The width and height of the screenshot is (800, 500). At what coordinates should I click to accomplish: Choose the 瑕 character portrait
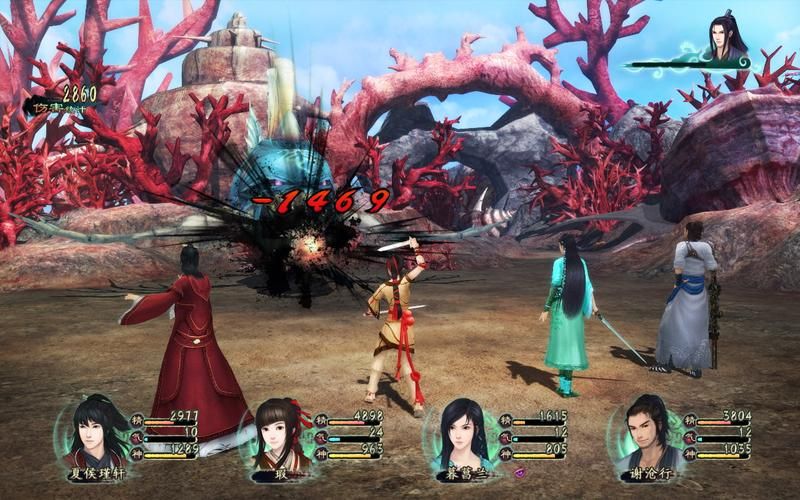click(276, 432)
